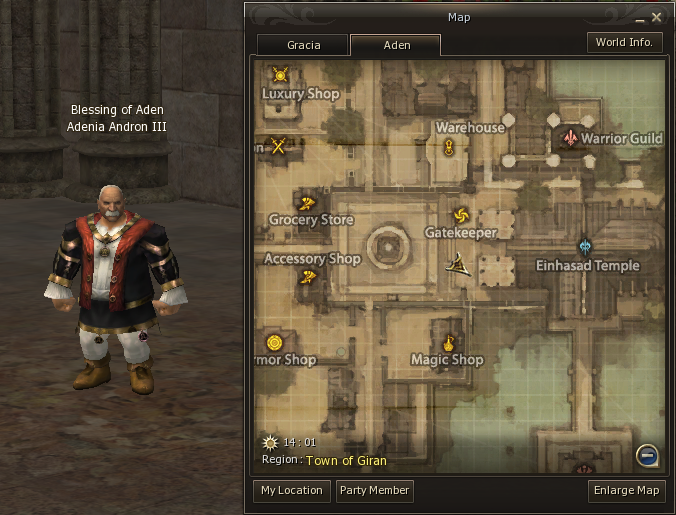Screen dimensions: 676x515
Task: Zoom out the map with minus button
Action: tap(648, 457)
